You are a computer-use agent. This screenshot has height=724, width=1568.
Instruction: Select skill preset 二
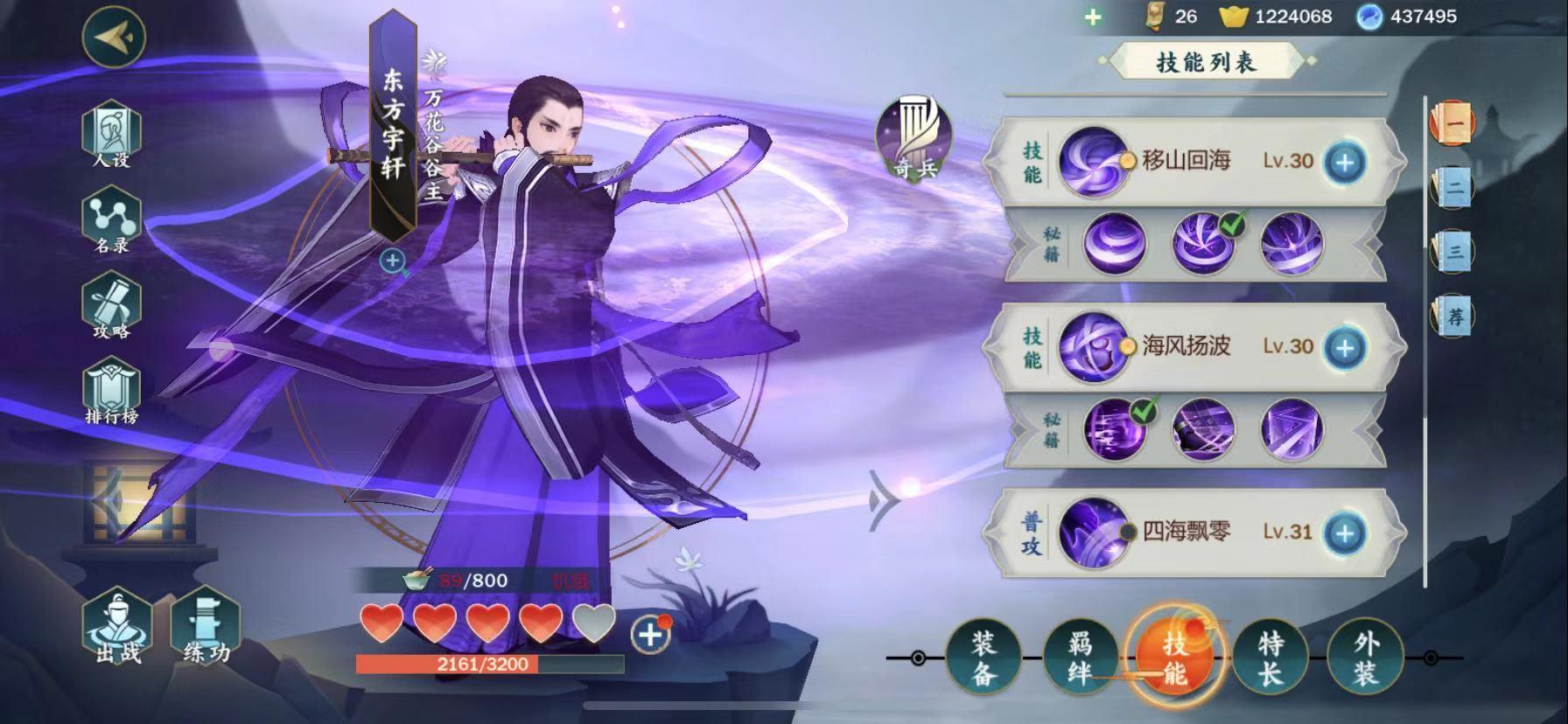click(1453, 188)
